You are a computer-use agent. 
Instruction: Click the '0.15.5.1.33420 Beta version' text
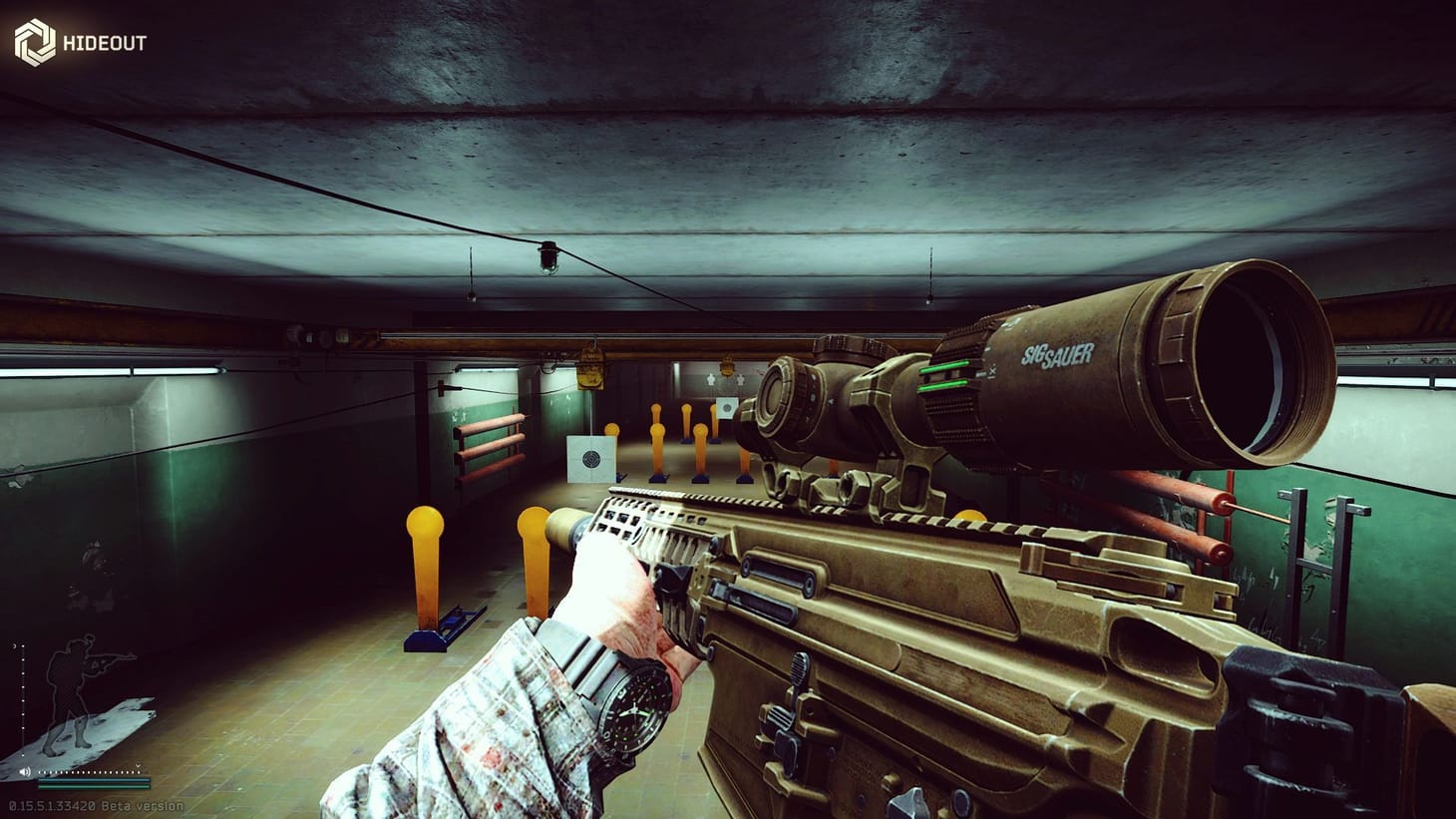tap(95, 805)
